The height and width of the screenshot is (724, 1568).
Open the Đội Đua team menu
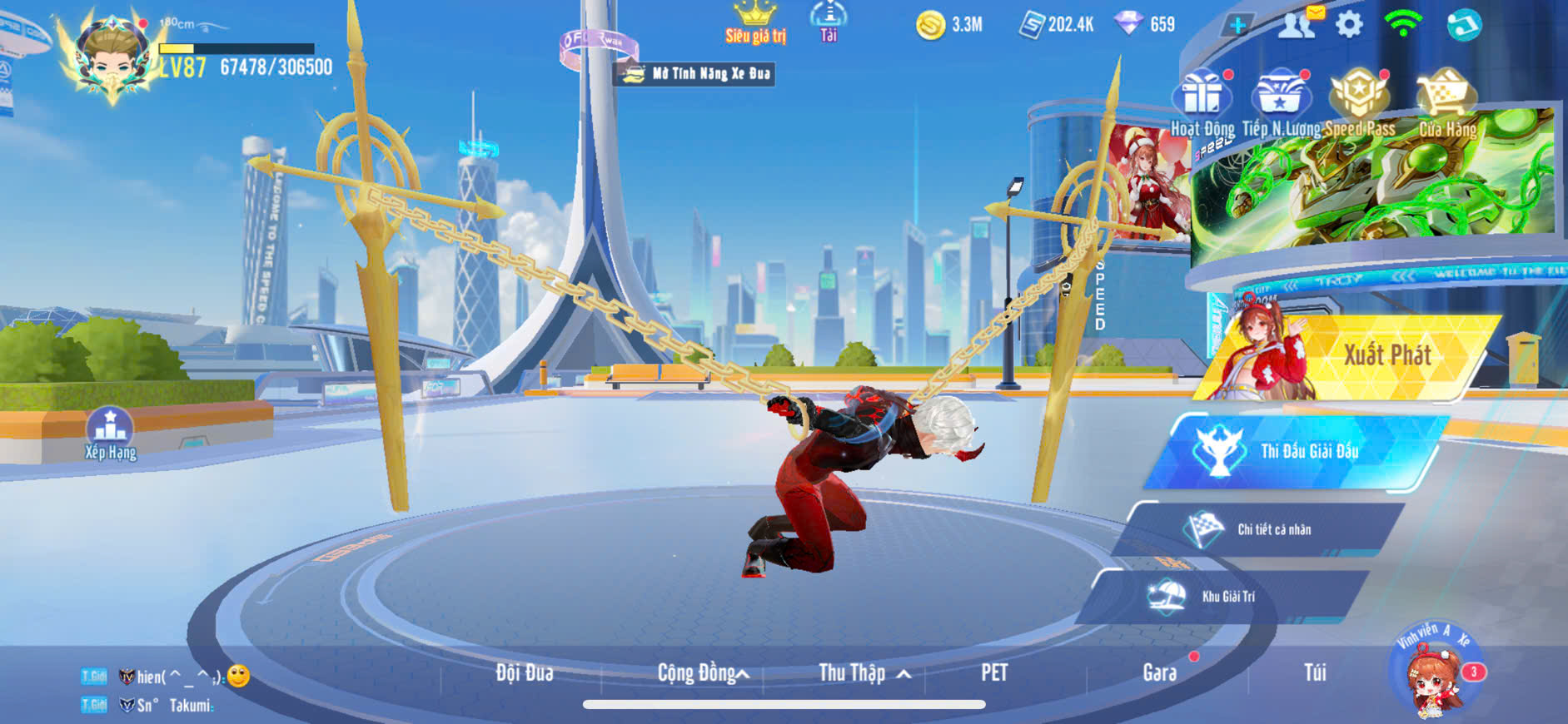(x=524, y=672)
